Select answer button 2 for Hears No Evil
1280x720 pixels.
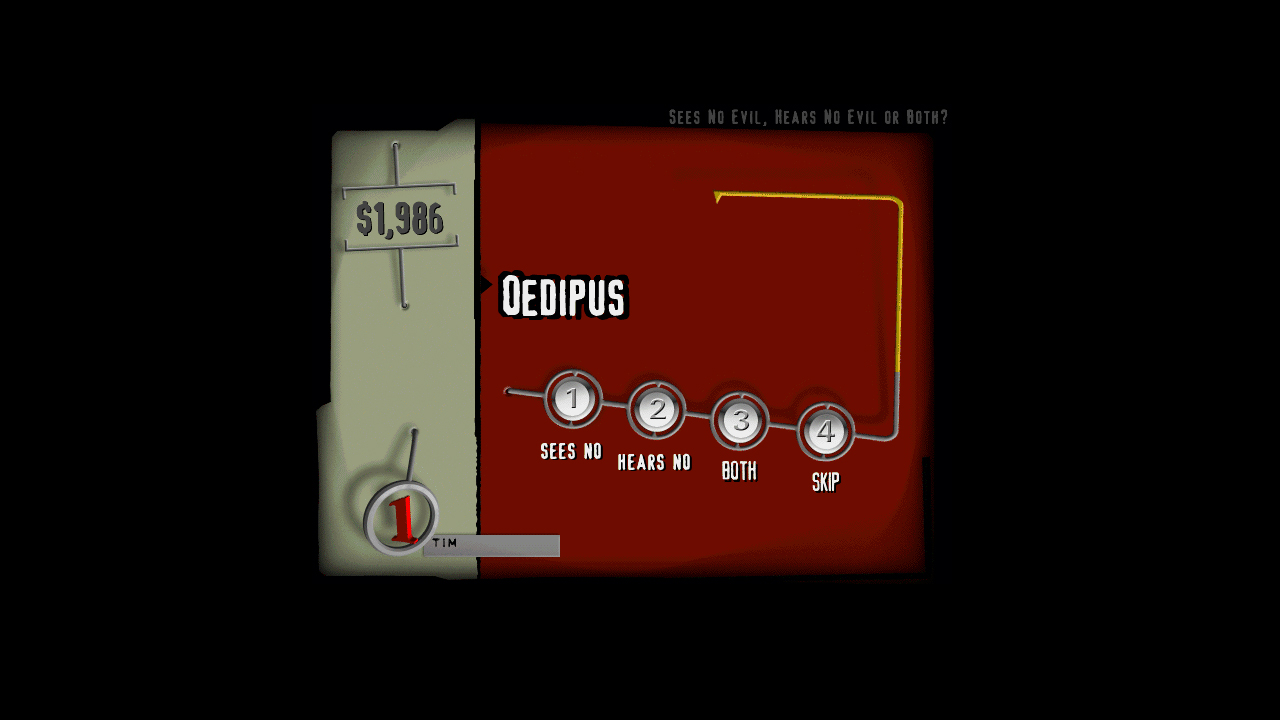click(656, 410)
